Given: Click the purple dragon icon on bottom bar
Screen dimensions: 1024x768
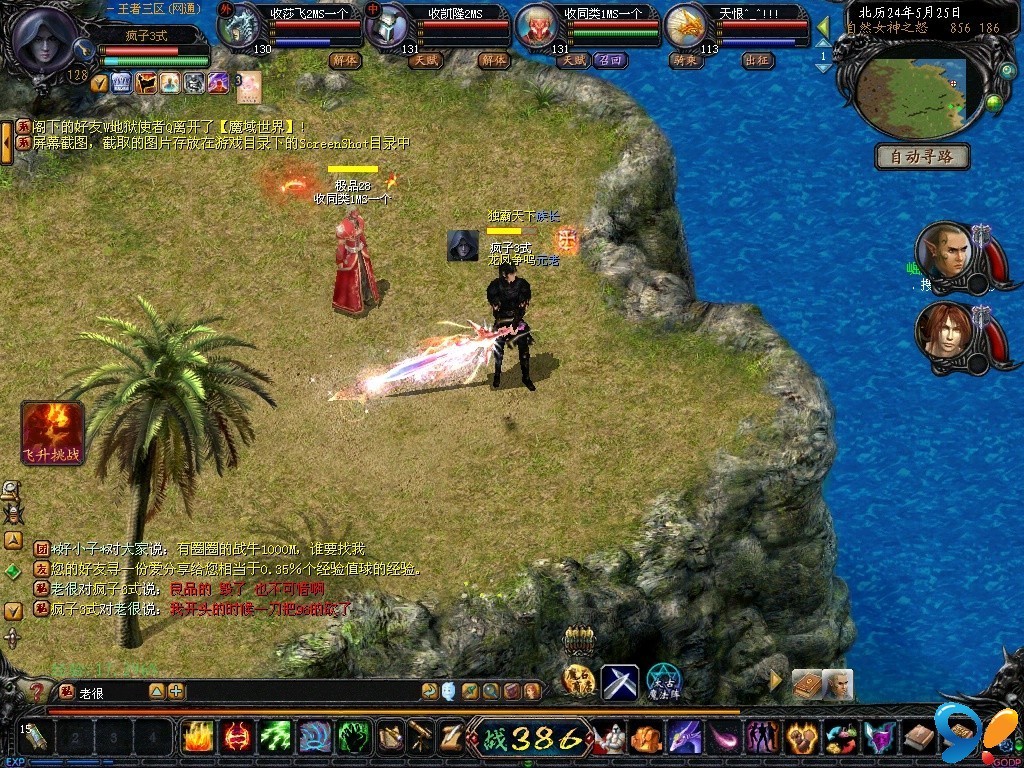Looking at the screenshot, I should 685,738.
